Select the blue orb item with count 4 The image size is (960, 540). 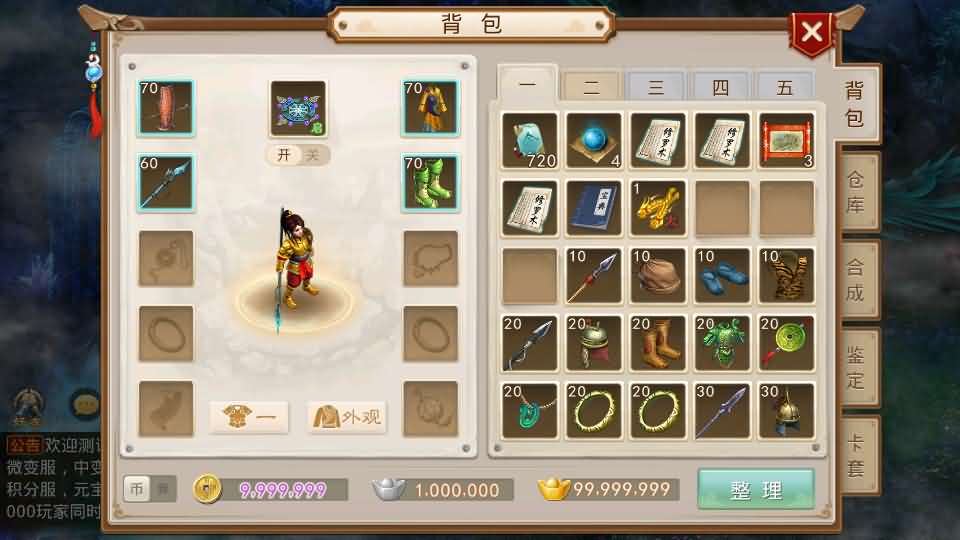pyautogui.click(x=594, y=140)
